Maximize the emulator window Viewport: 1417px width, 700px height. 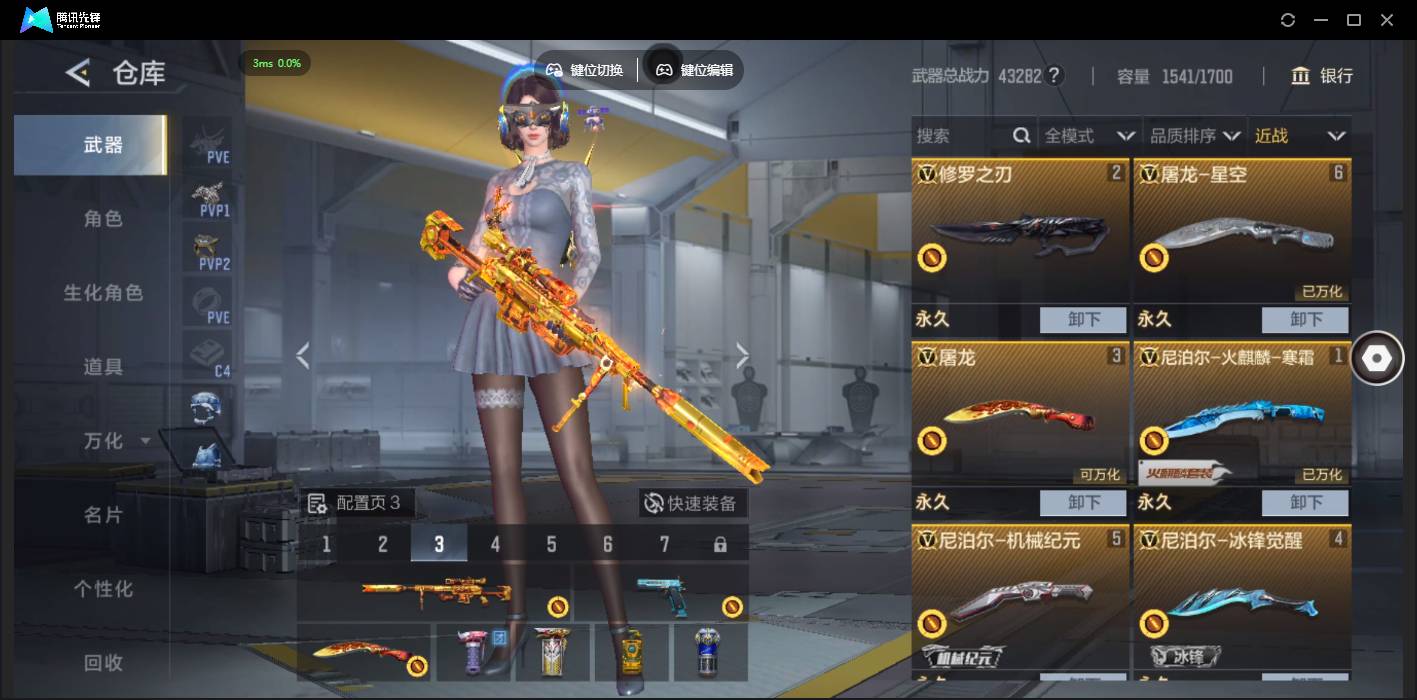point(1354,20)
